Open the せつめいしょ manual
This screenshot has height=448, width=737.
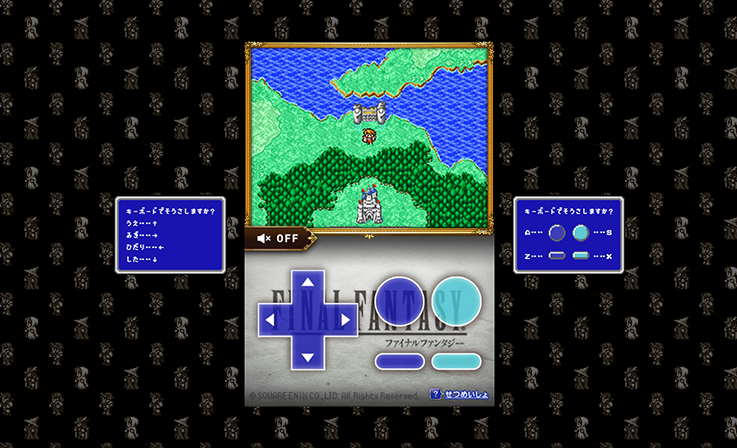click(460, 395)
